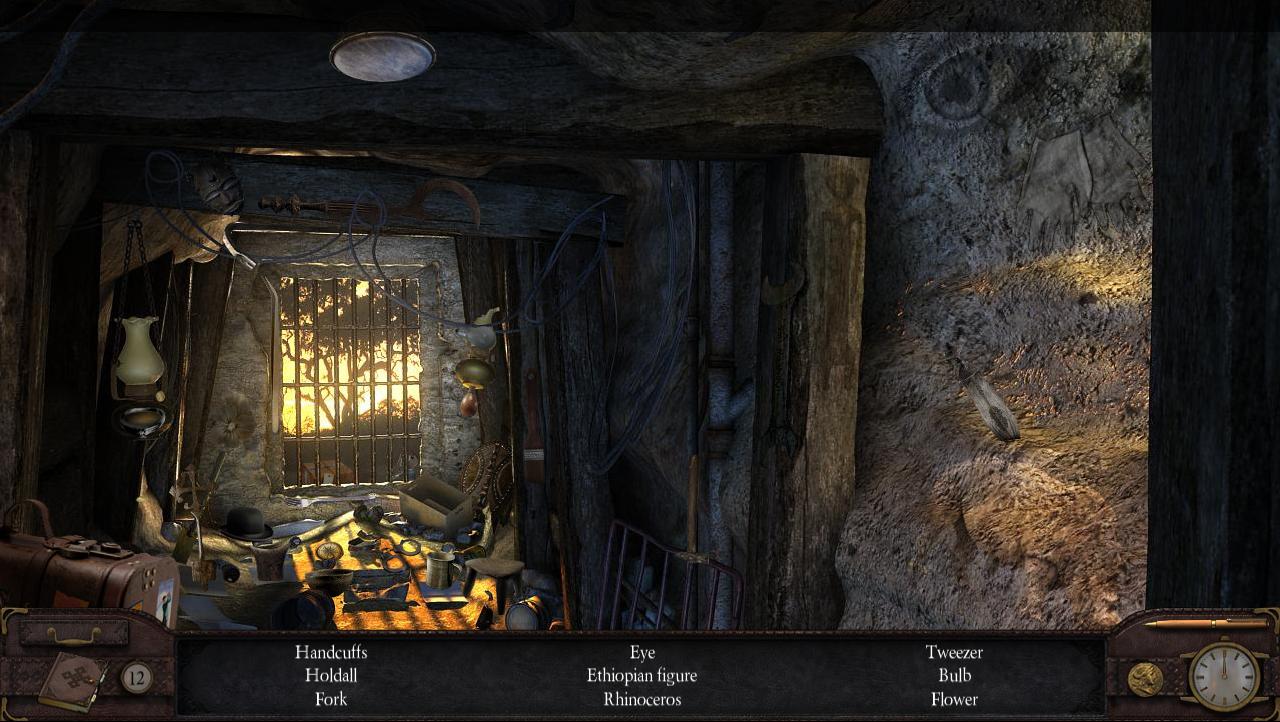1280x722 pixels.
Task: Click the round ceiling lamp fixture
Action: tap(381, 55)
